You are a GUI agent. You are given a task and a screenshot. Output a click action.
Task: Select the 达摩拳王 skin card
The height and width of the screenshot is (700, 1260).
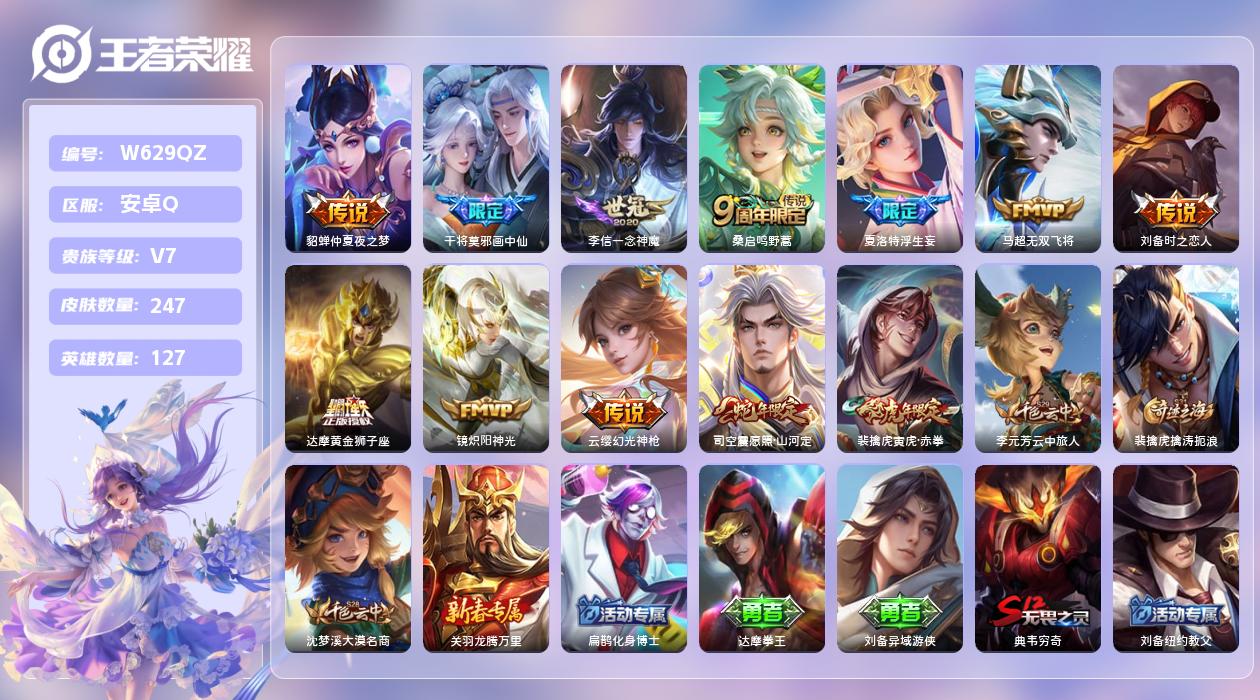[762, 558]
